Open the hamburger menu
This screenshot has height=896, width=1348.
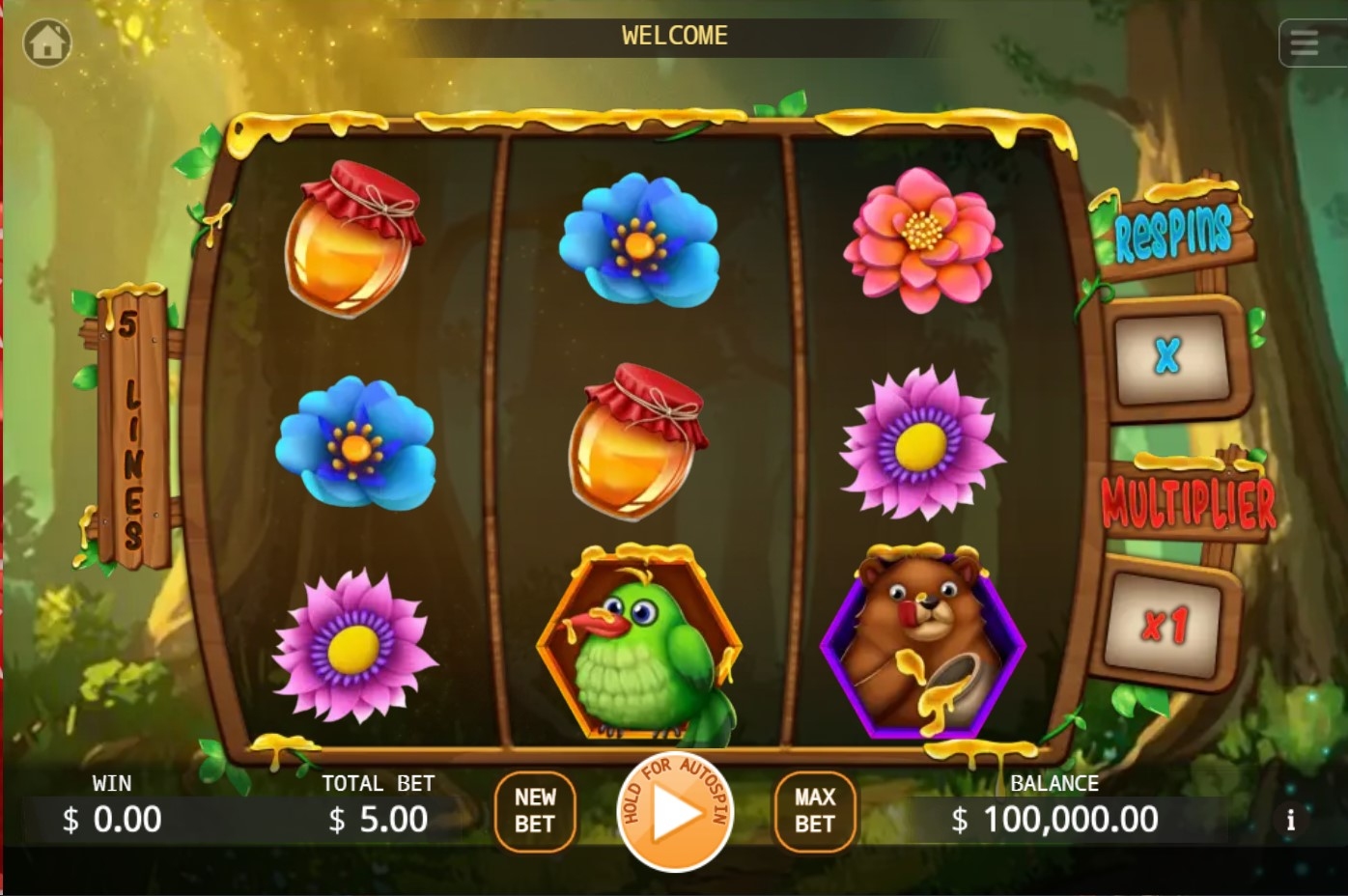coord(1305,42)
